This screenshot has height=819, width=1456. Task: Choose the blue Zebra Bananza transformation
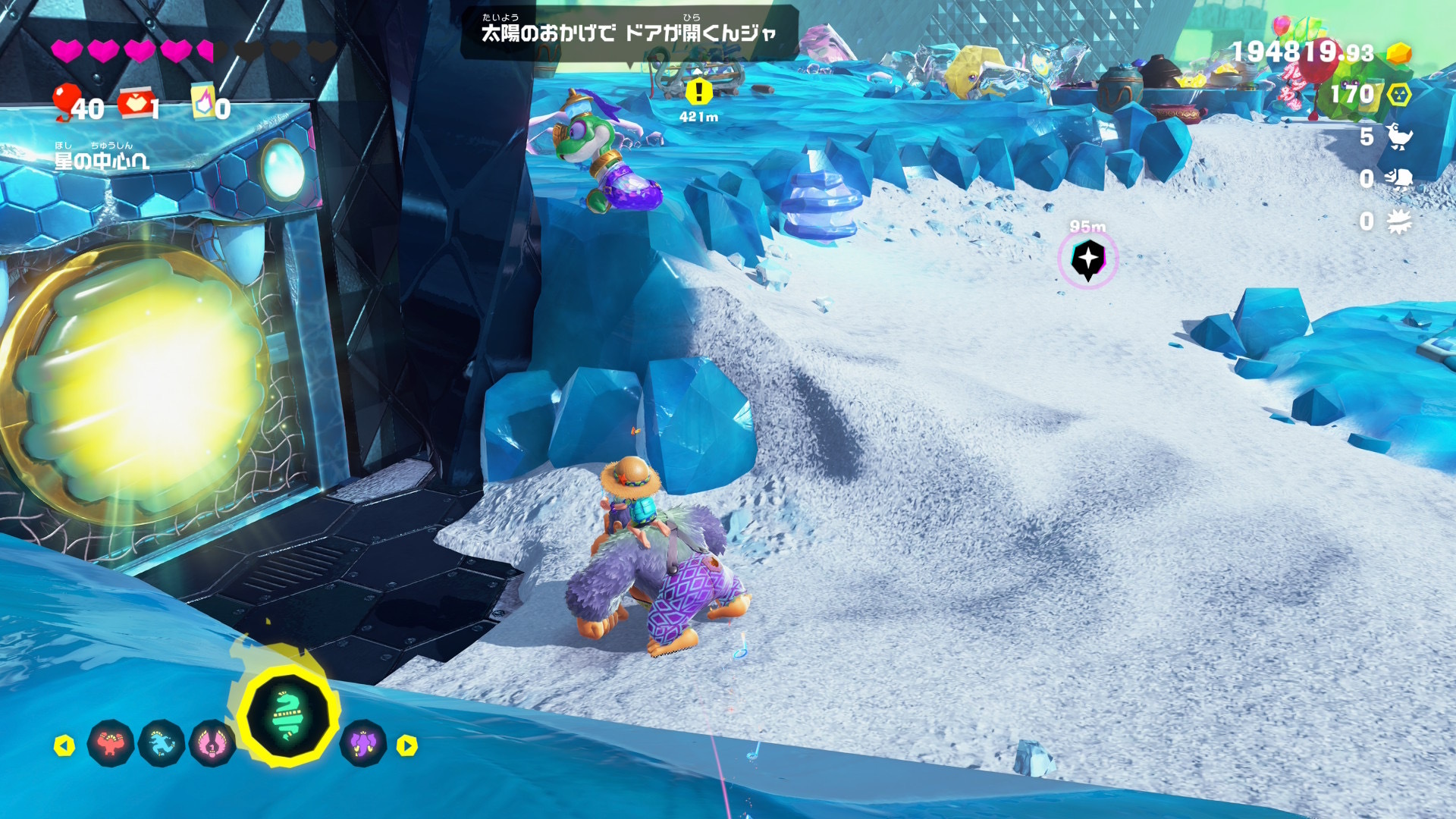[162, 744]
